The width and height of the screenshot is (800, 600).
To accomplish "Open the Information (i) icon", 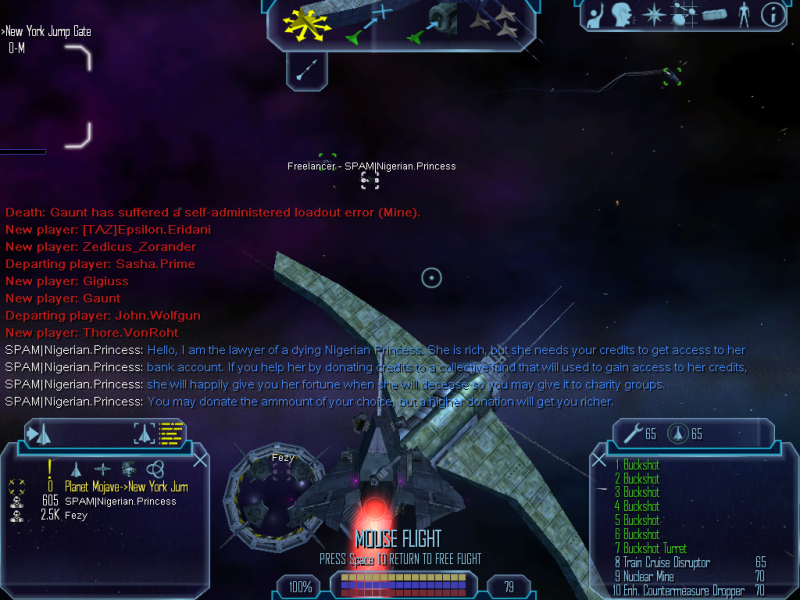I will tap(771, 15).
